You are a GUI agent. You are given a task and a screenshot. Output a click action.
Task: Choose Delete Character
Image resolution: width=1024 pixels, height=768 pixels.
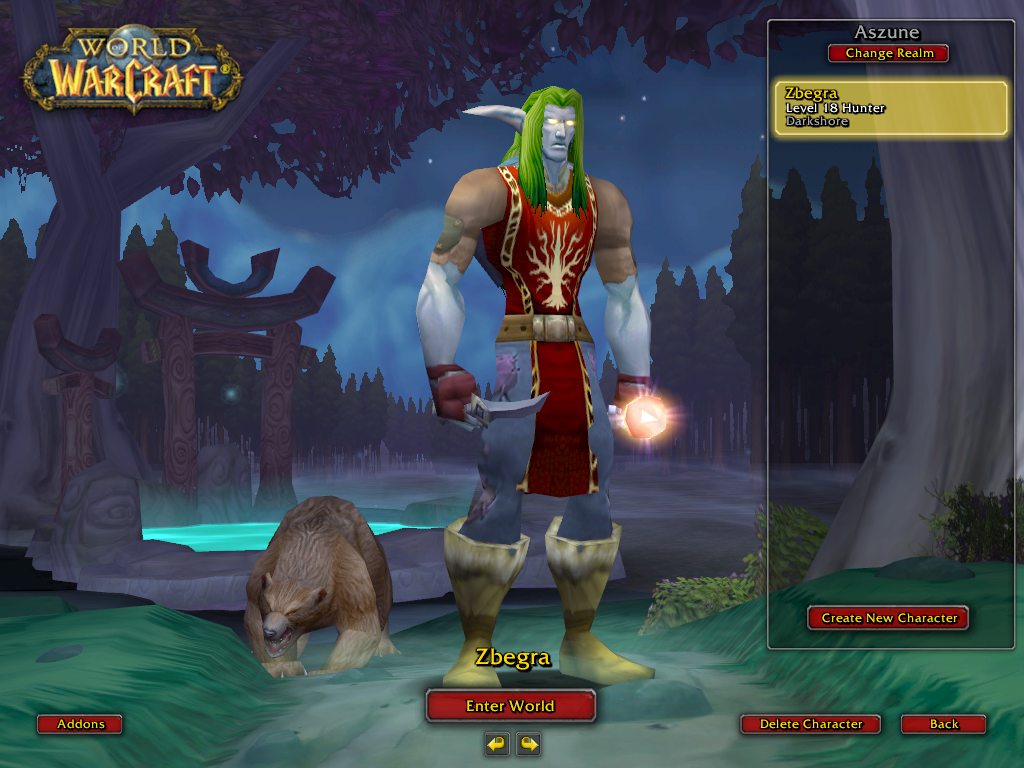tap(810, 724)
